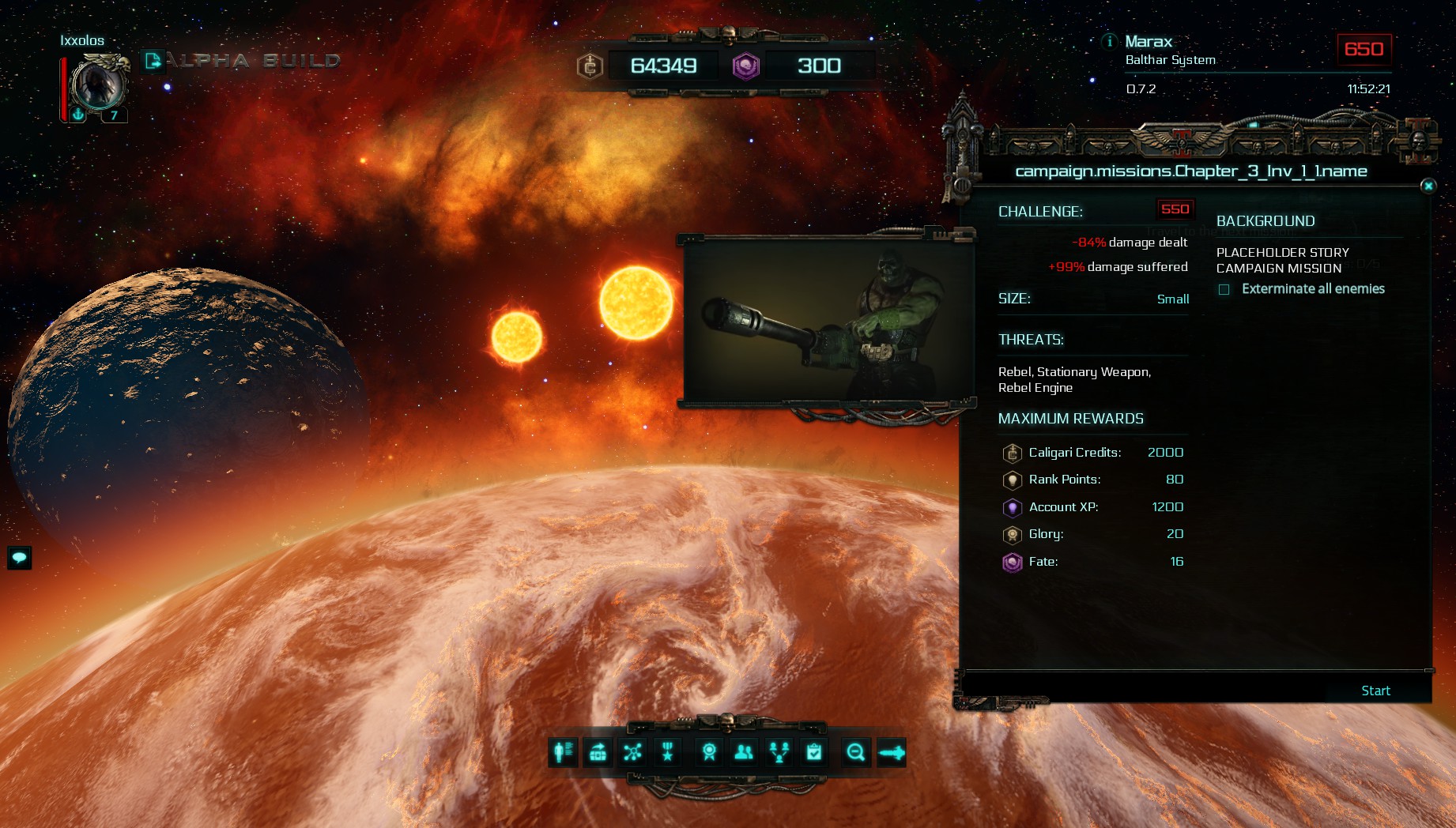
Task: Click the anchor icon below portrait
Action: [78, 115]
